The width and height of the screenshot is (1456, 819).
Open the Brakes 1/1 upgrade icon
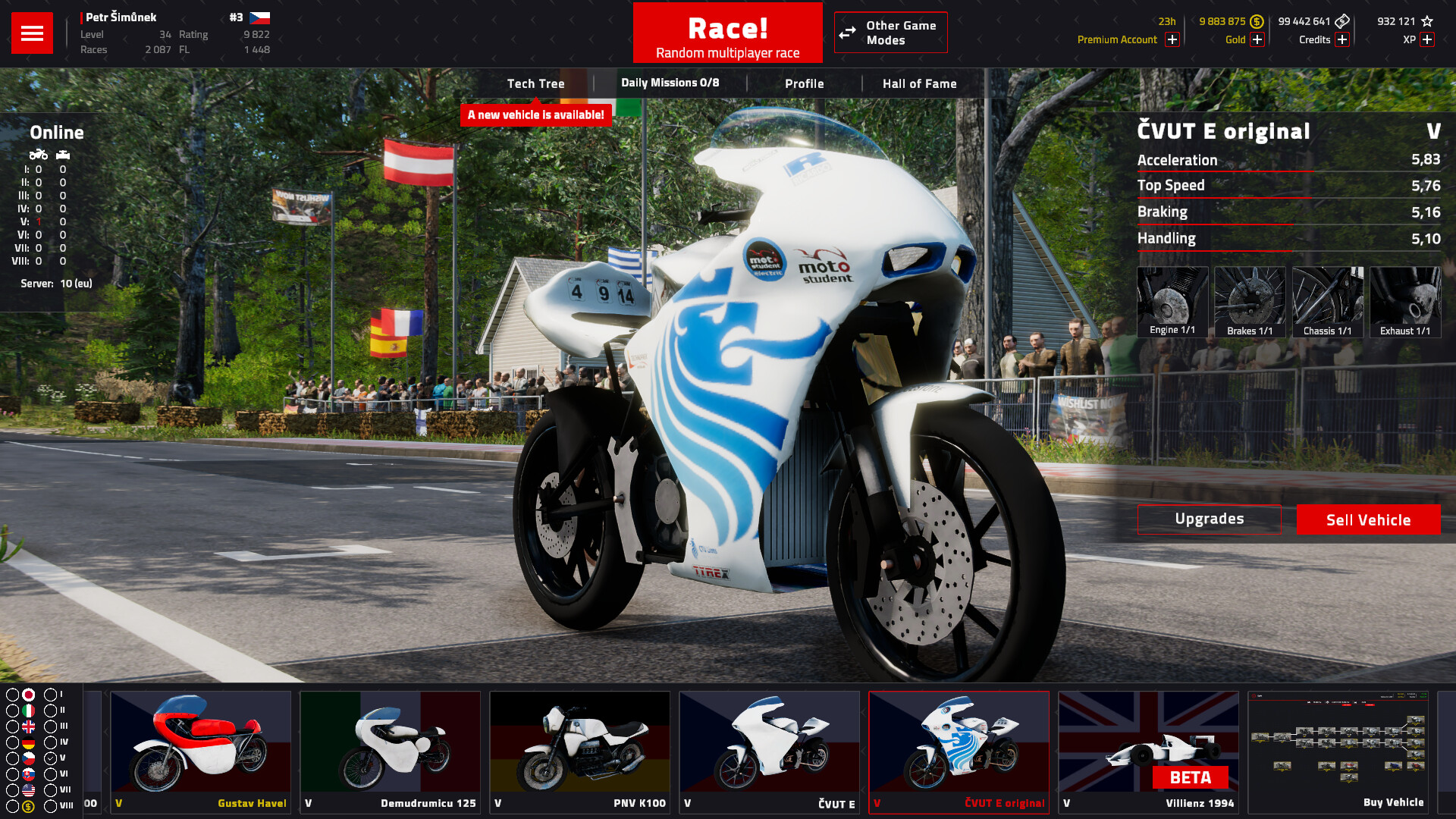click(1250, 302)
